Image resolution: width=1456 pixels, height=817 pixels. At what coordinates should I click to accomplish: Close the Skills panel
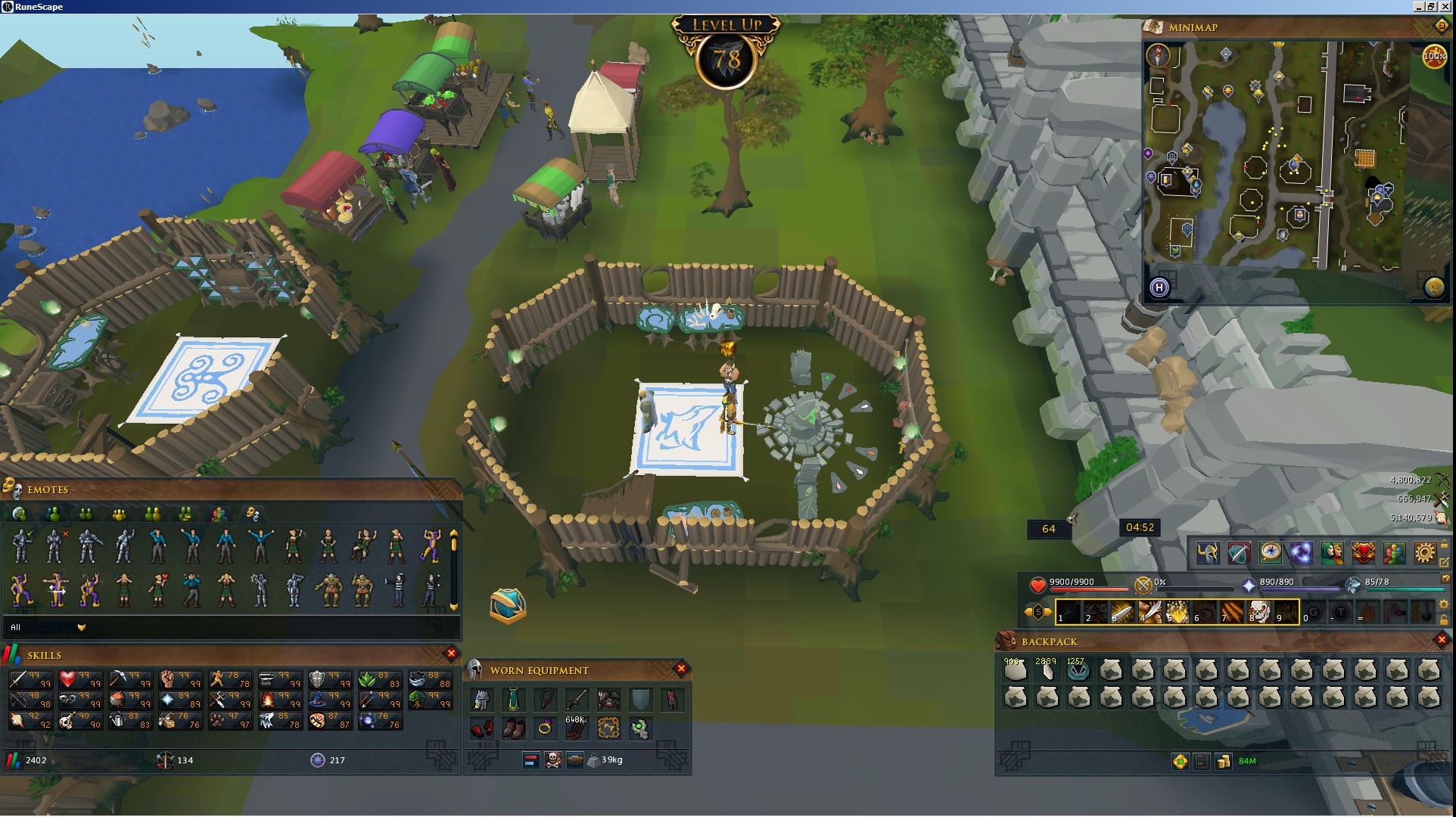(x=452, y=653)
